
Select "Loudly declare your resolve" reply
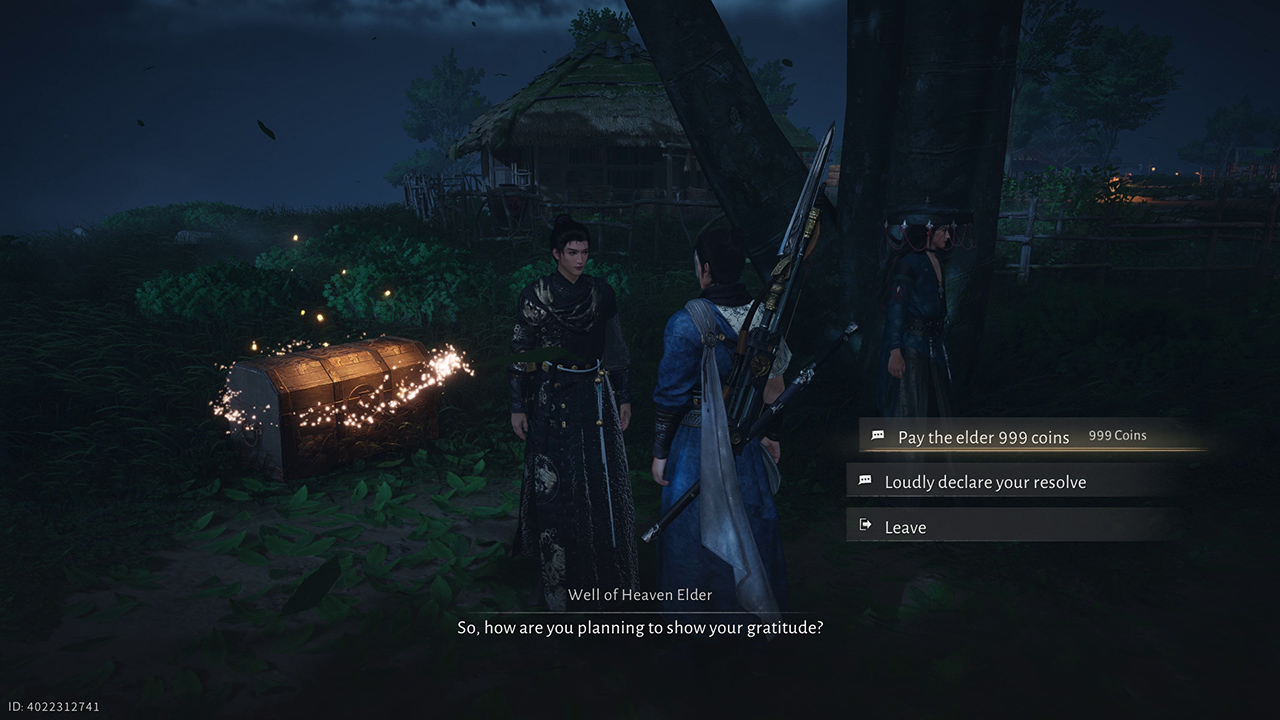point(984,482)
